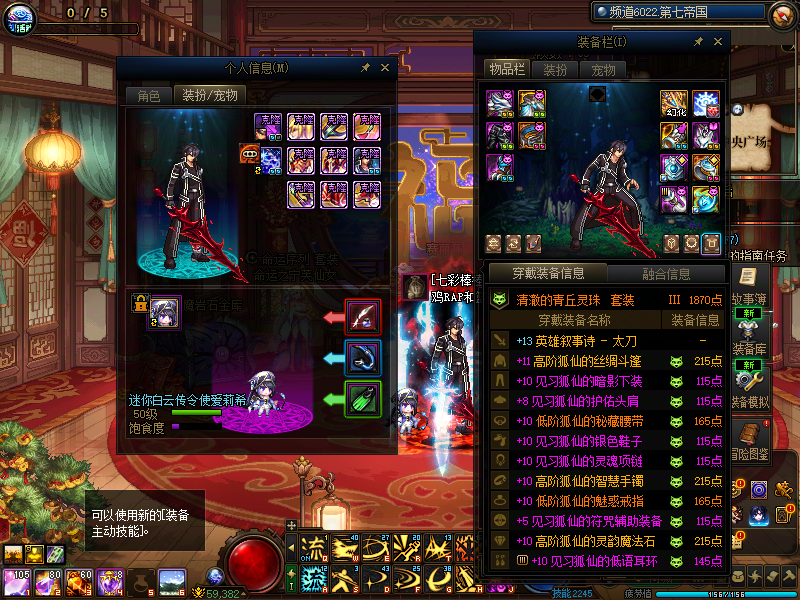The image size is (800, 600).
Task: Switch to the 装扮/宠物 tab
Action: [208, 96]
